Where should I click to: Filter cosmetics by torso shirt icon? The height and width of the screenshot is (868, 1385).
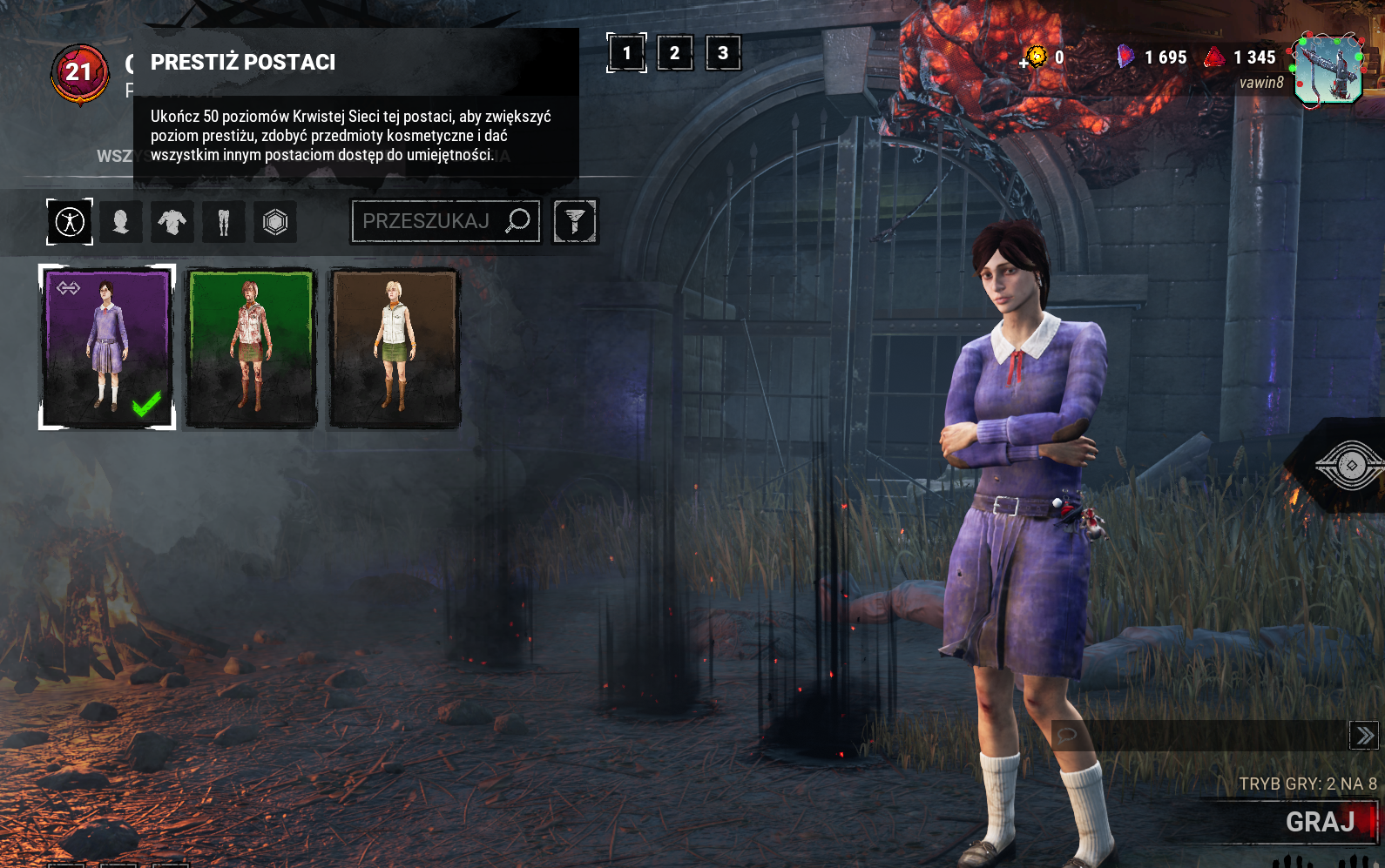(x=172, y=222)
